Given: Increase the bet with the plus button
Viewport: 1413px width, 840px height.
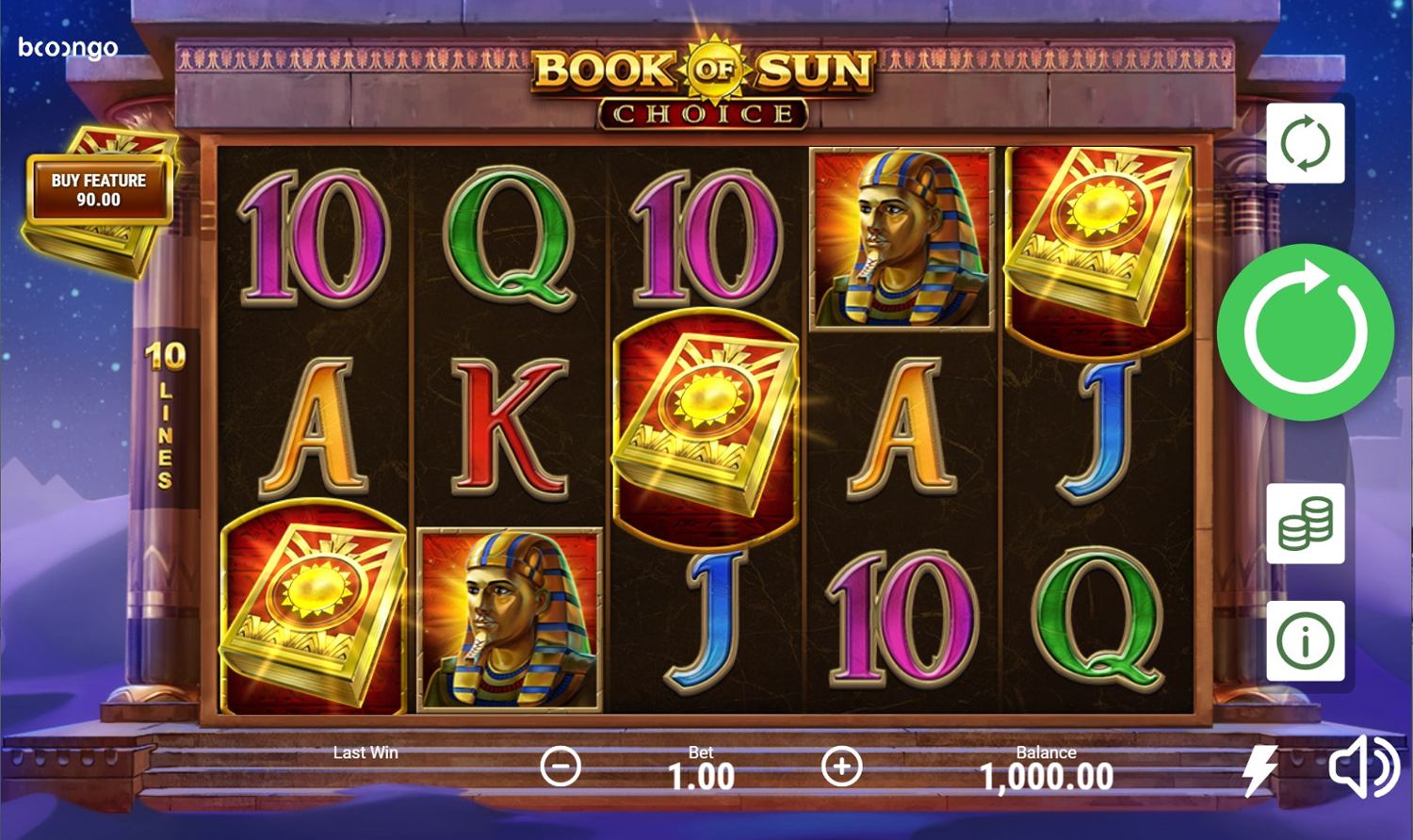Looking at the screenshot, I should click(841, 767).
